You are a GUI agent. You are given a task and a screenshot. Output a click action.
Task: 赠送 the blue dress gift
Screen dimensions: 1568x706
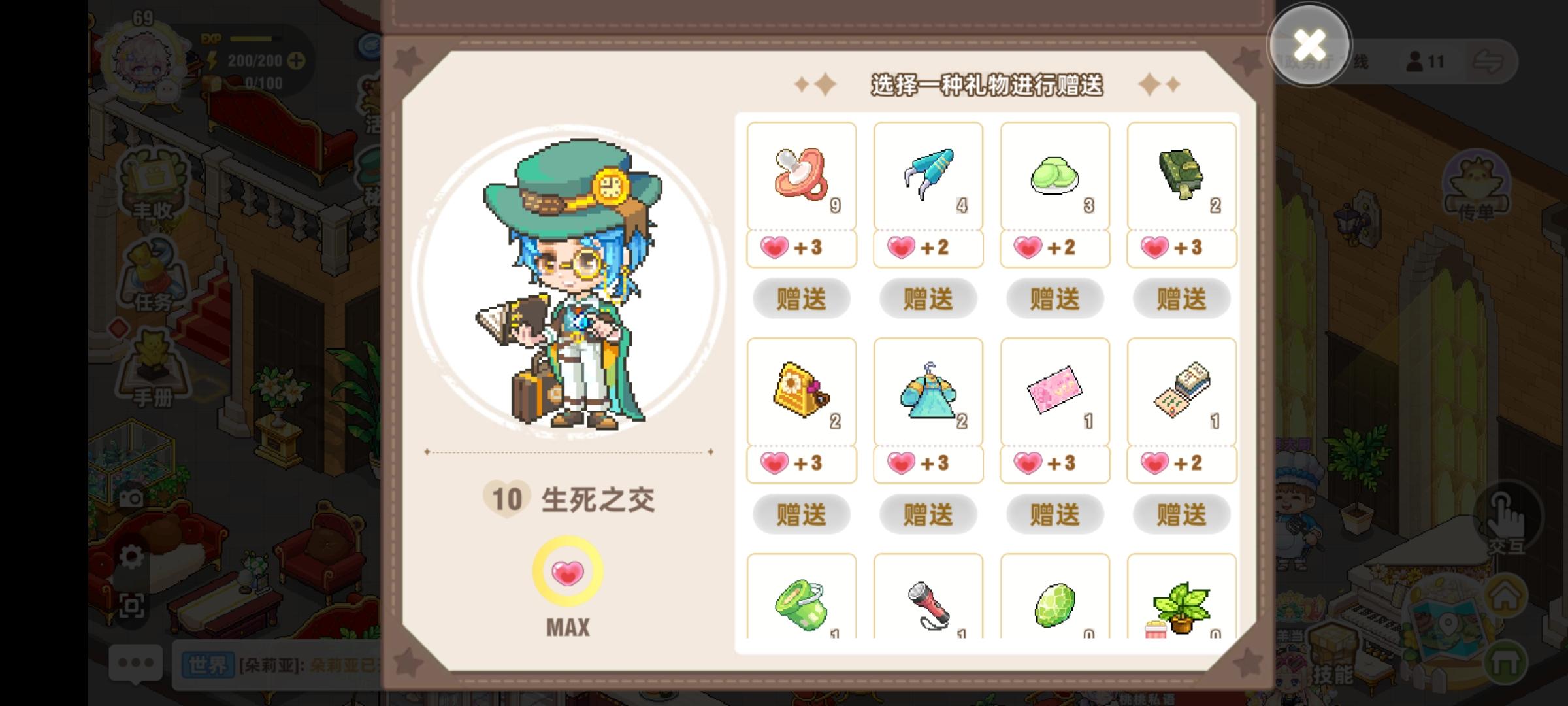point(928,514)
